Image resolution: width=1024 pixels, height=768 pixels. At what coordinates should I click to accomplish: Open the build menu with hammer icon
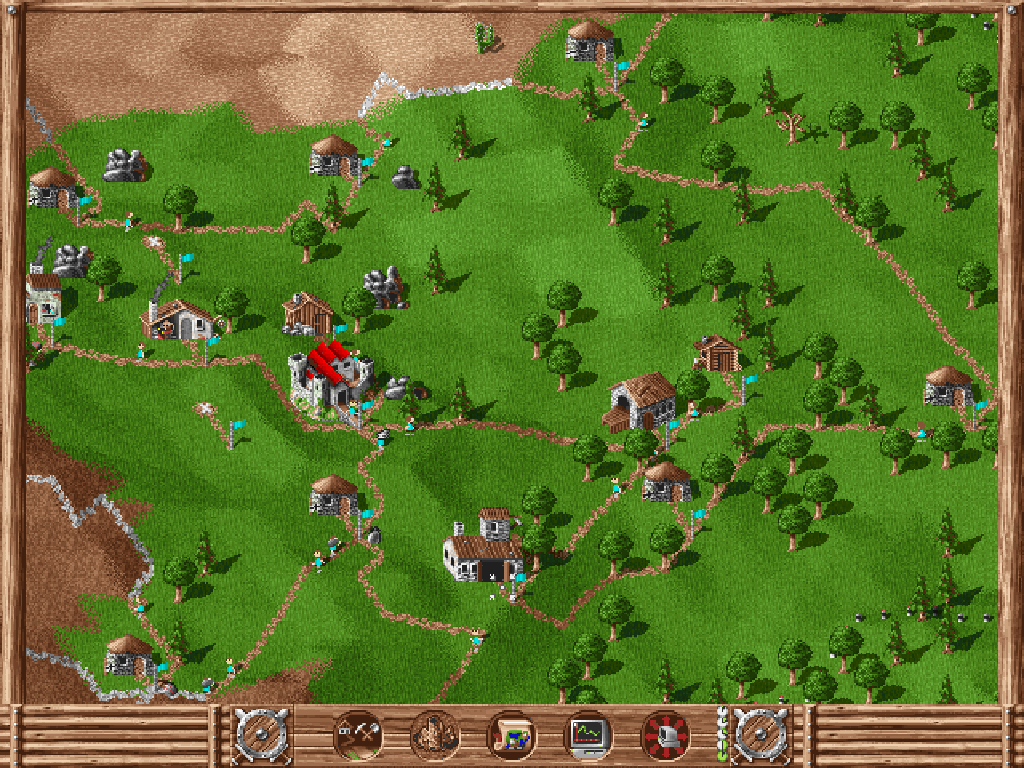click(x=357, y=736)
